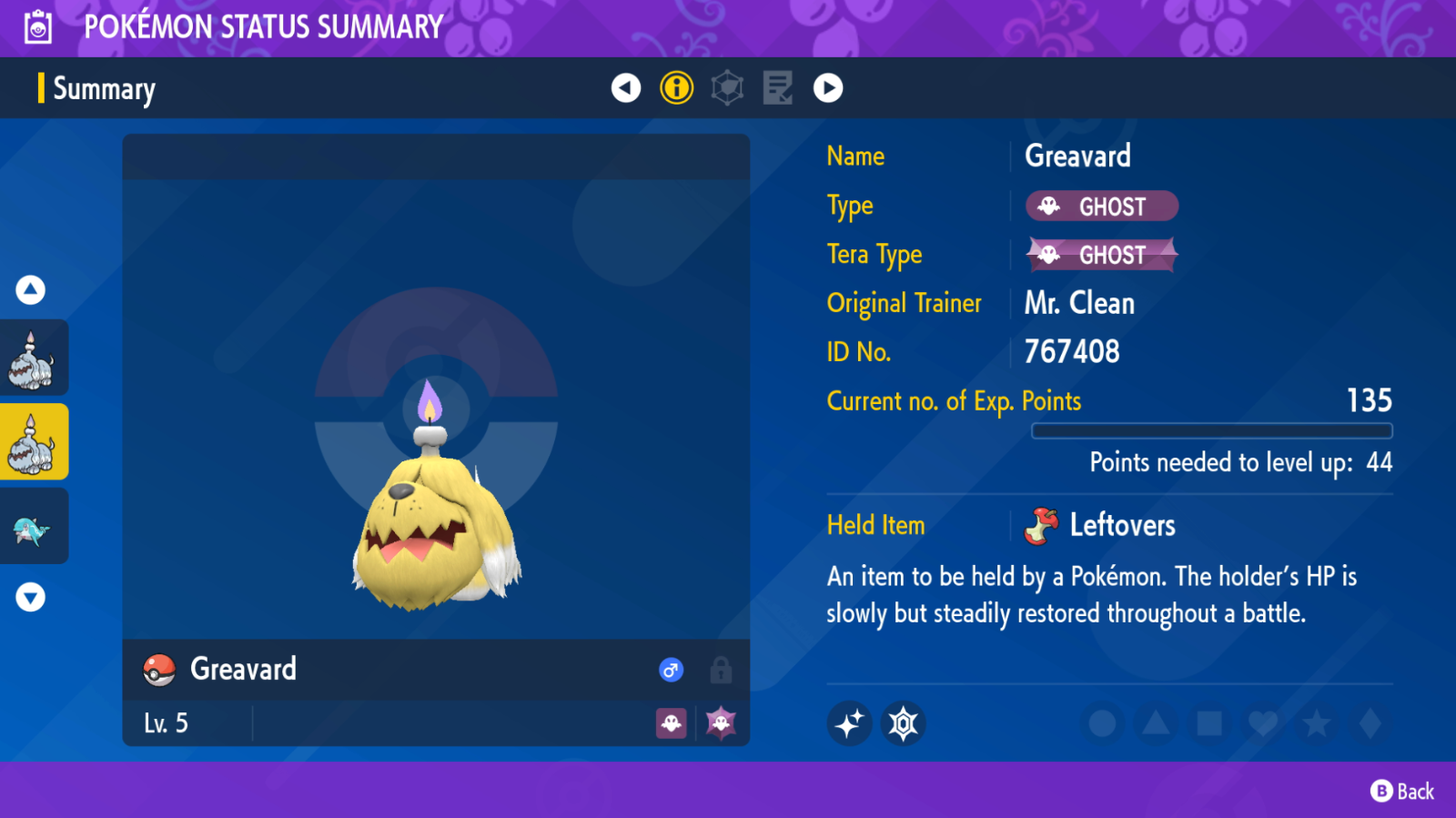This screenshot has height=818, width=1456.
Task: Select the yellow info Summary icon
Action: 676,88
